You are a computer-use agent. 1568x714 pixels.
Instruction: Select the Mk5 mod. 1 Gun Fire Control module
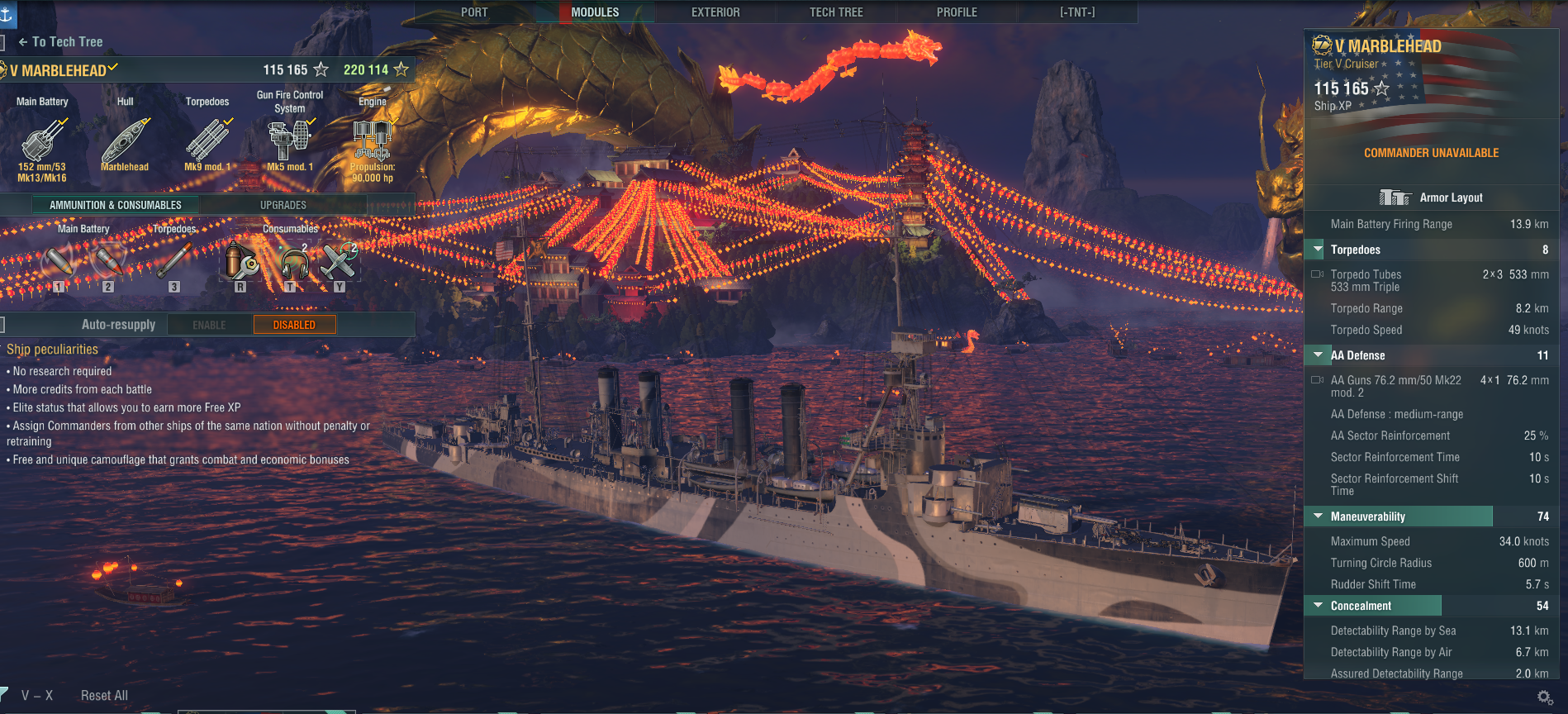pyautogui.click(x=290, y=142)
